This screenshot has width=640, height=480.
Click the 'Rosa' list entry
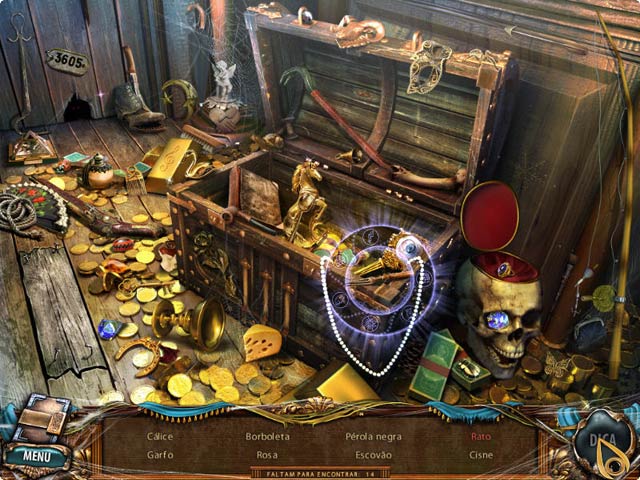(x=266, y=454)
